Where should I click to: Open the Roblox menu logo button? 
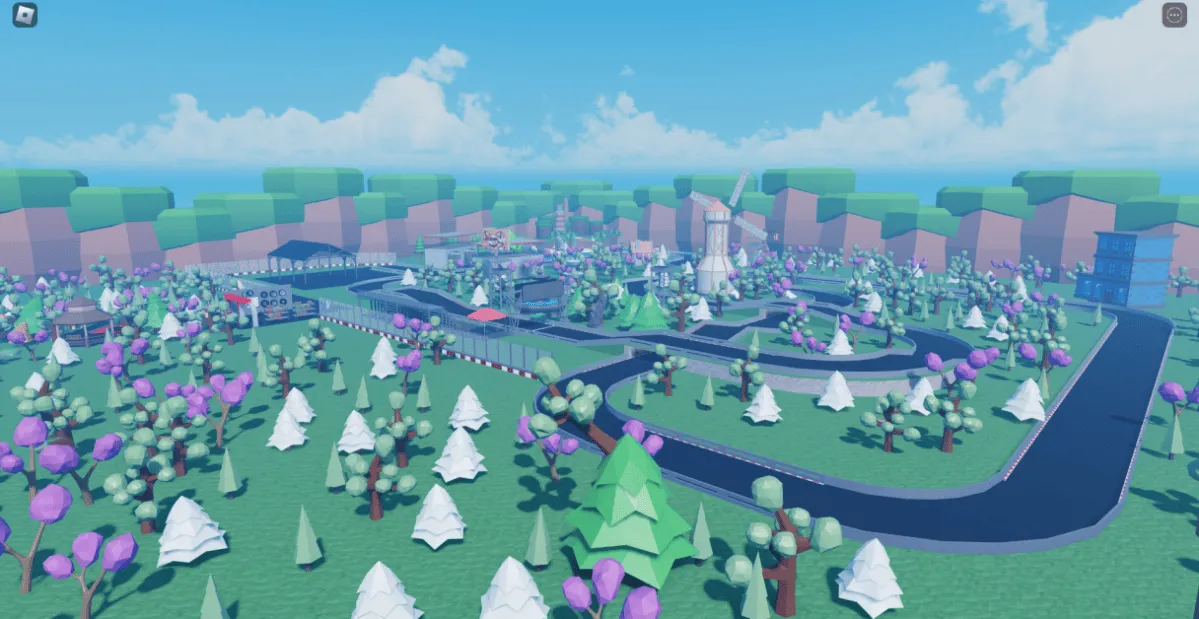[25, 15]
